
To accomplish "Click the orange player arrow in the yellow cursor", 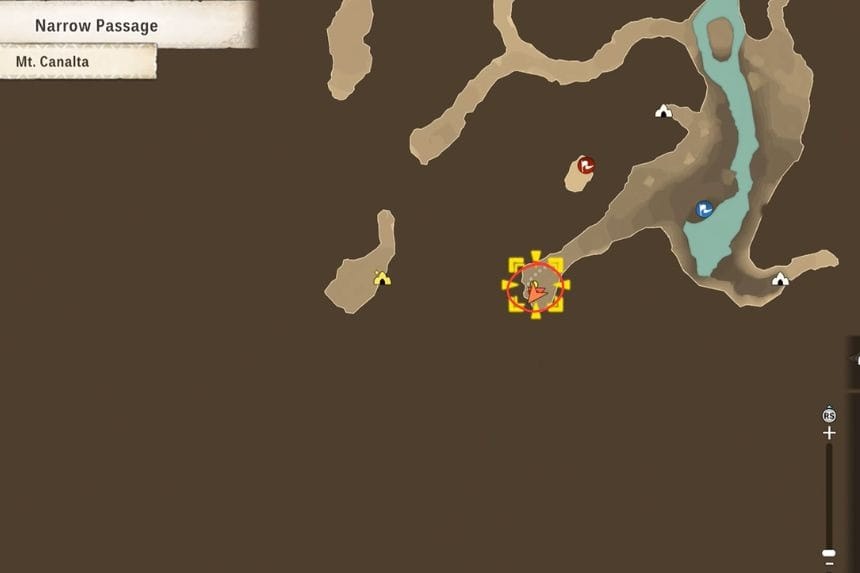I will pos(536,293).
